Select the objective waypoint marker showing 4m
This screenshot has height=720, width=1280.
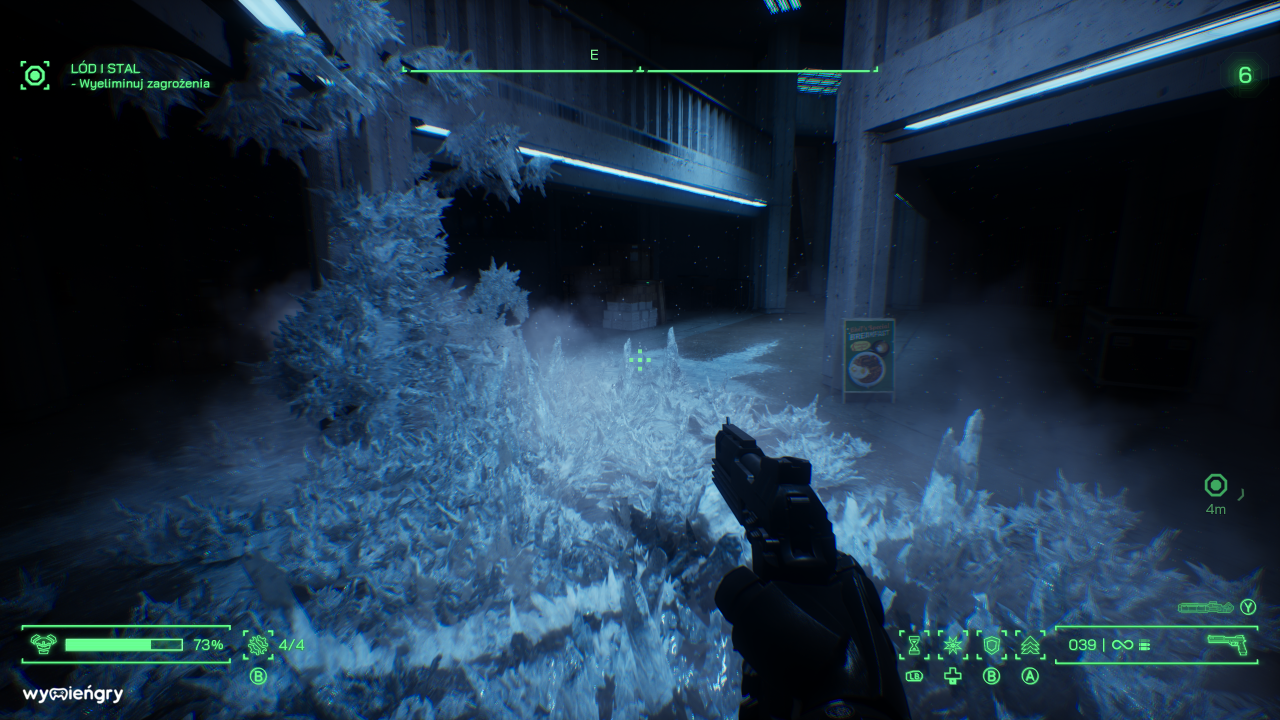pos(1215,486)
